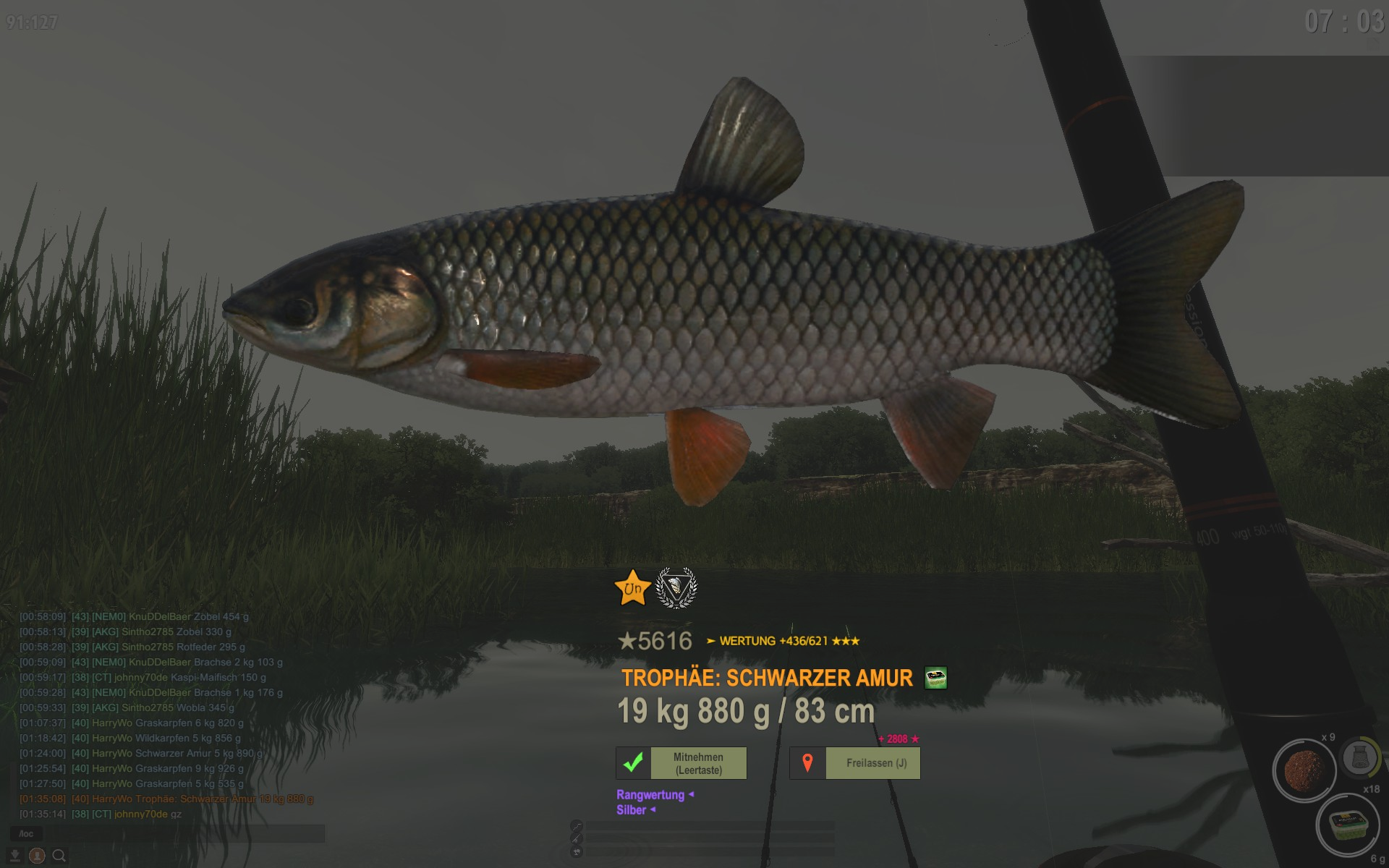The height and width of the screenshot is (868, 1389).
Task: Open the Rangwertung ranking link
Action: (650, 794)
